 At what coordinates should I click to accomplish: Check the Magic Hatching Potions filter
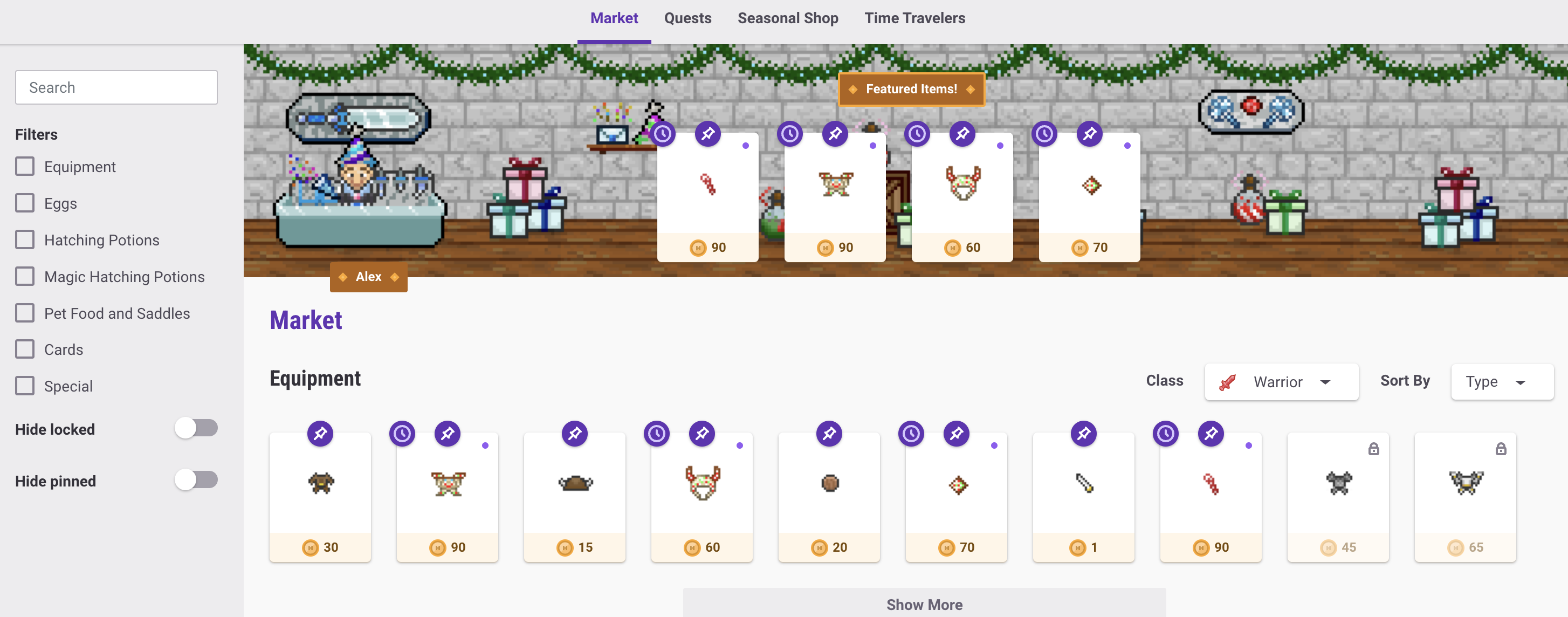(25, 276)
